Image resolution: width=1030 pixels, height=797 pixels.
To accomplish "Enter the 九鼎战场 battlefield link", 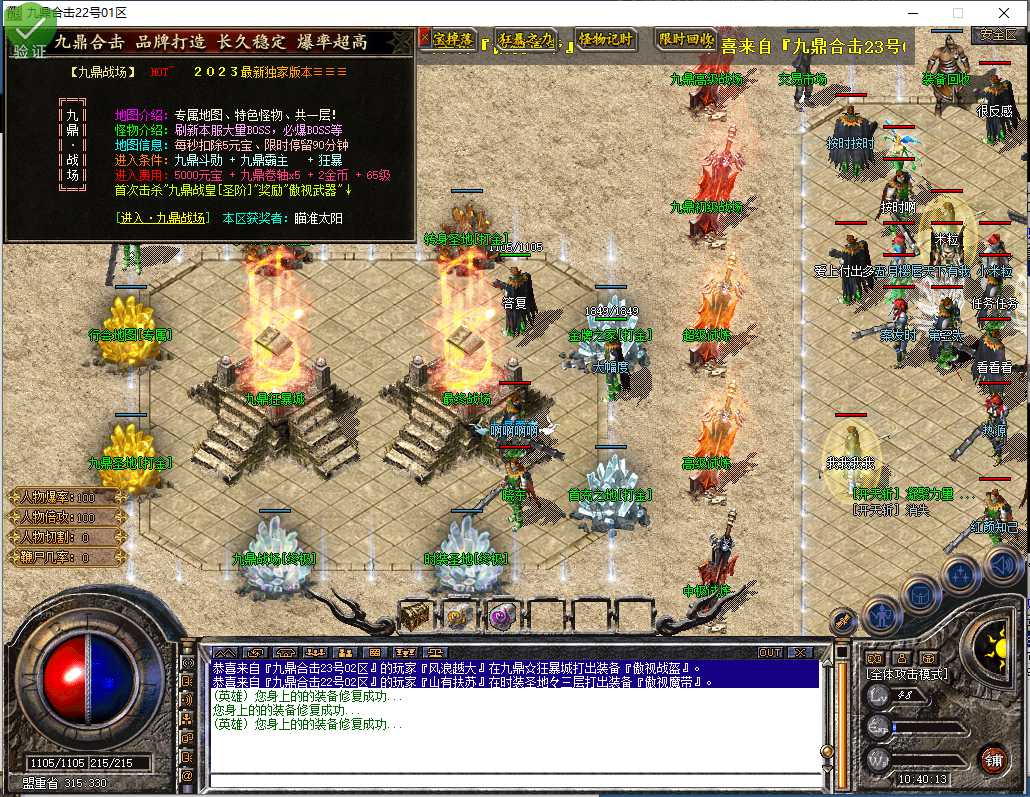I will coord(163,218).
